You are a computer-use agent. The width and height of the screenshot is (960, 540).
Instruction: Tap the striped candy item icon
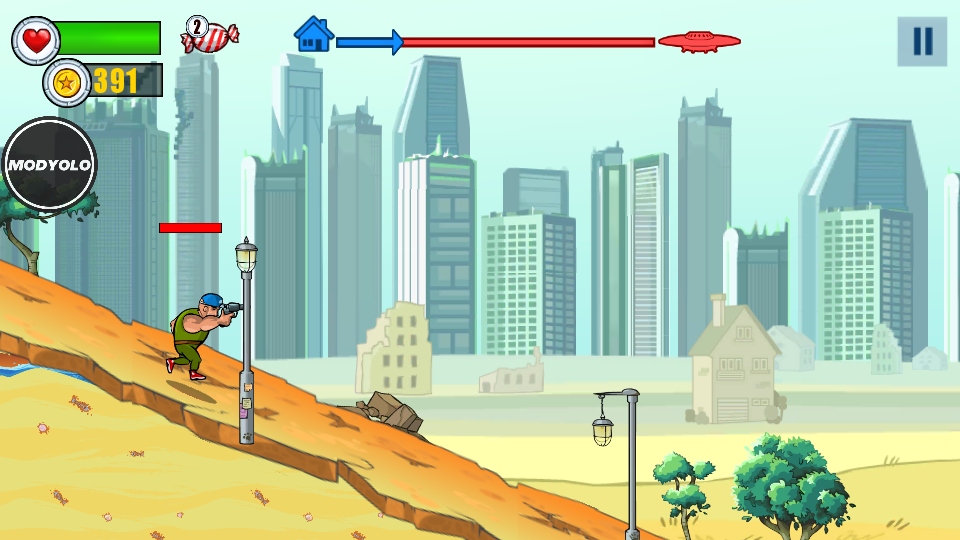210,36
